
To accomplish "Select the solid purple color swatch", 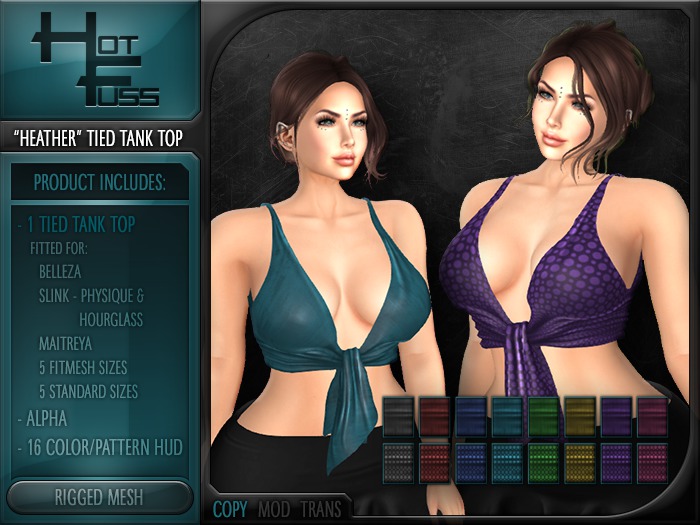I will [617, 415].
